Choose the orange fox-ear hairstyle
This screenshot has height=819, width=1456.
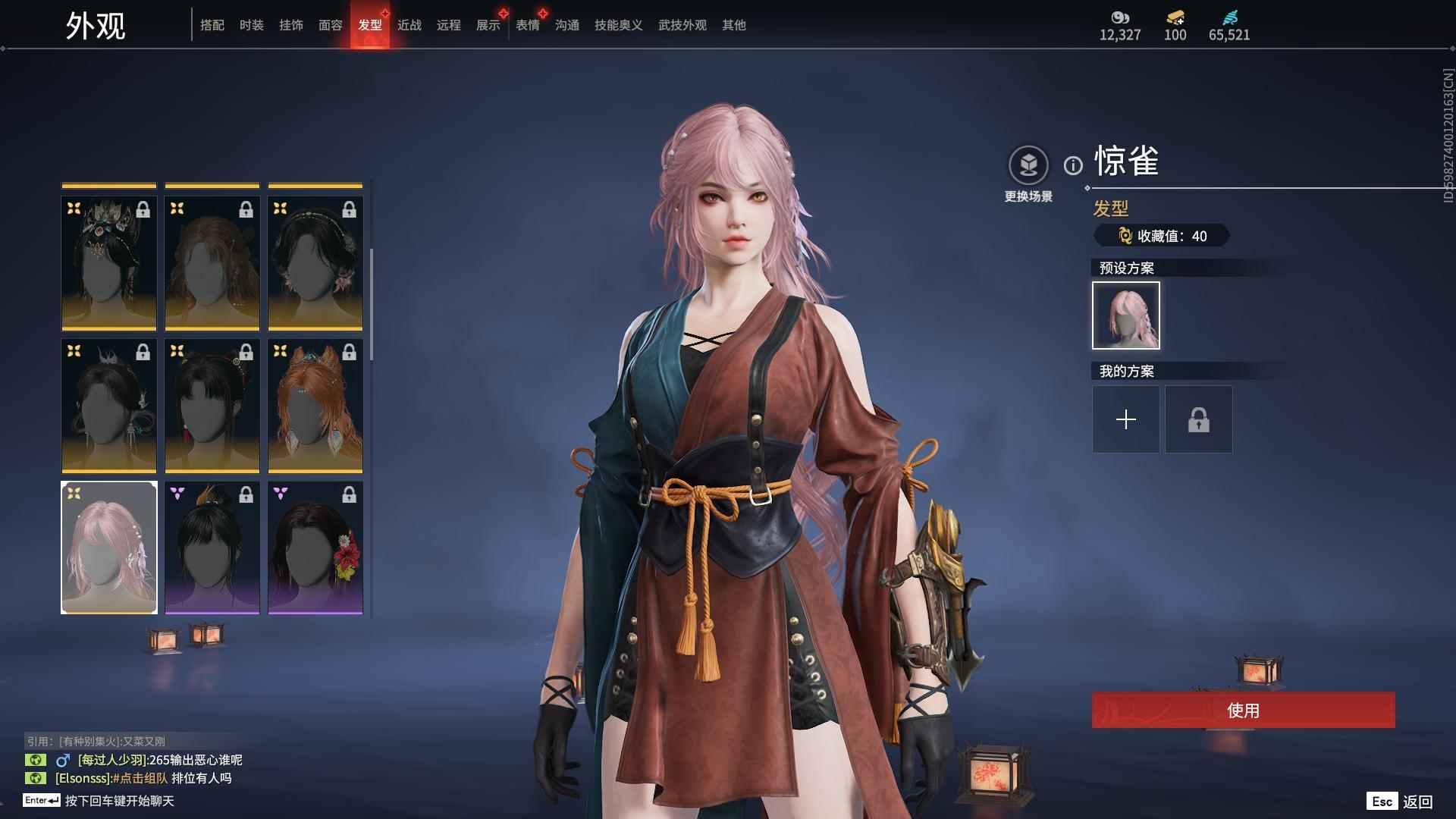click(x=315, y=406)
